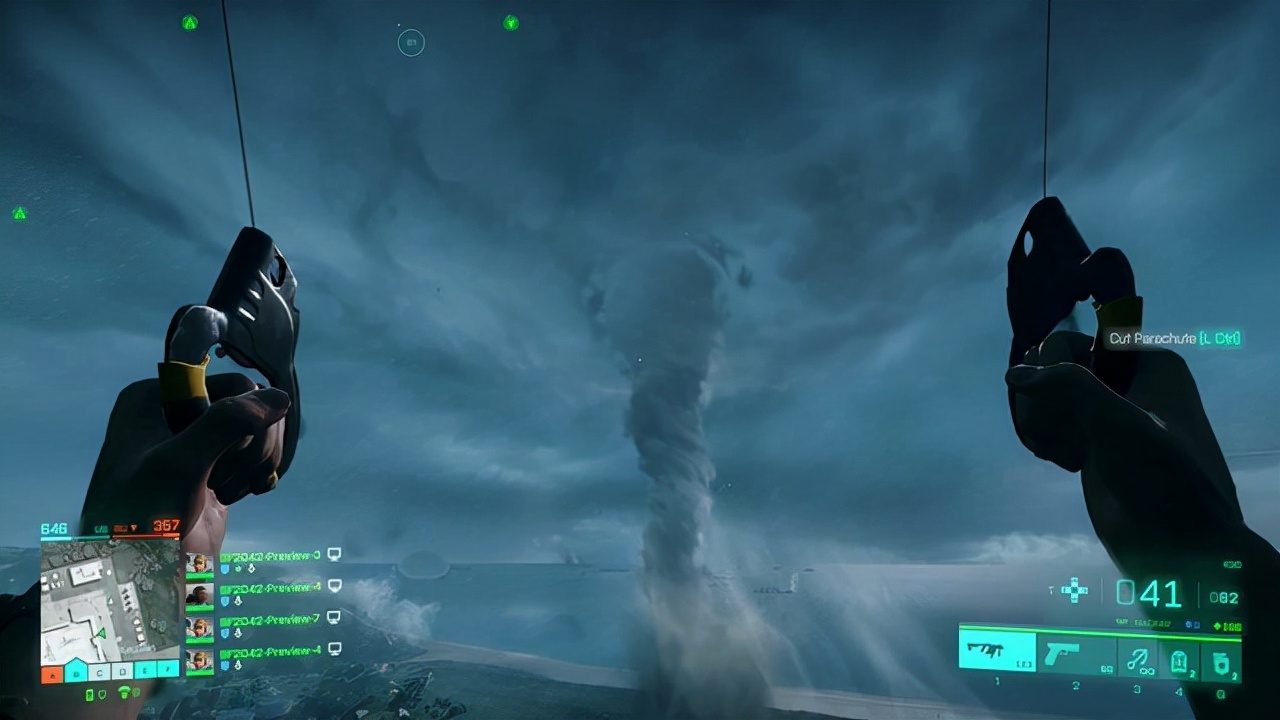The image size is (1280, 720).
Task: Click the circled objective marker in the sky
Action: click(411, 42)
